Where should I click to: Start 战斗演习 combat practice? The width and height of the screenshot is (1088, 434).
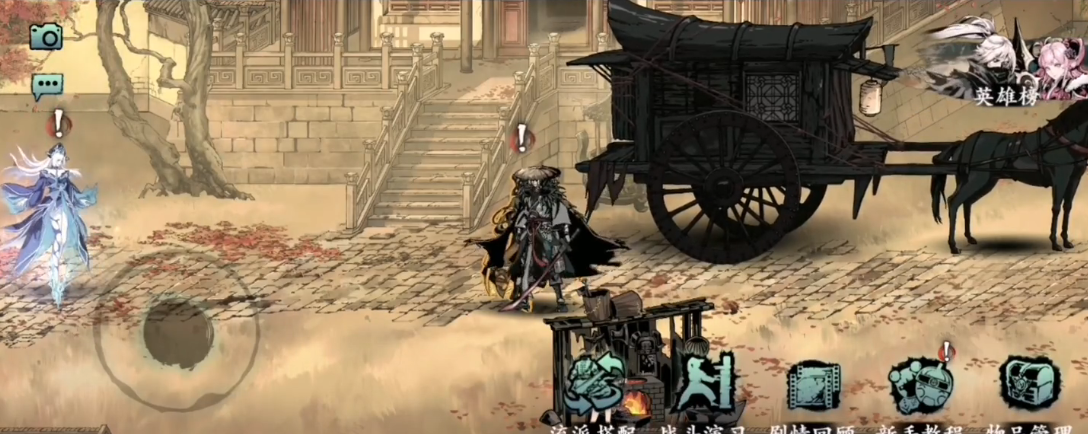[x=704, y=385]
